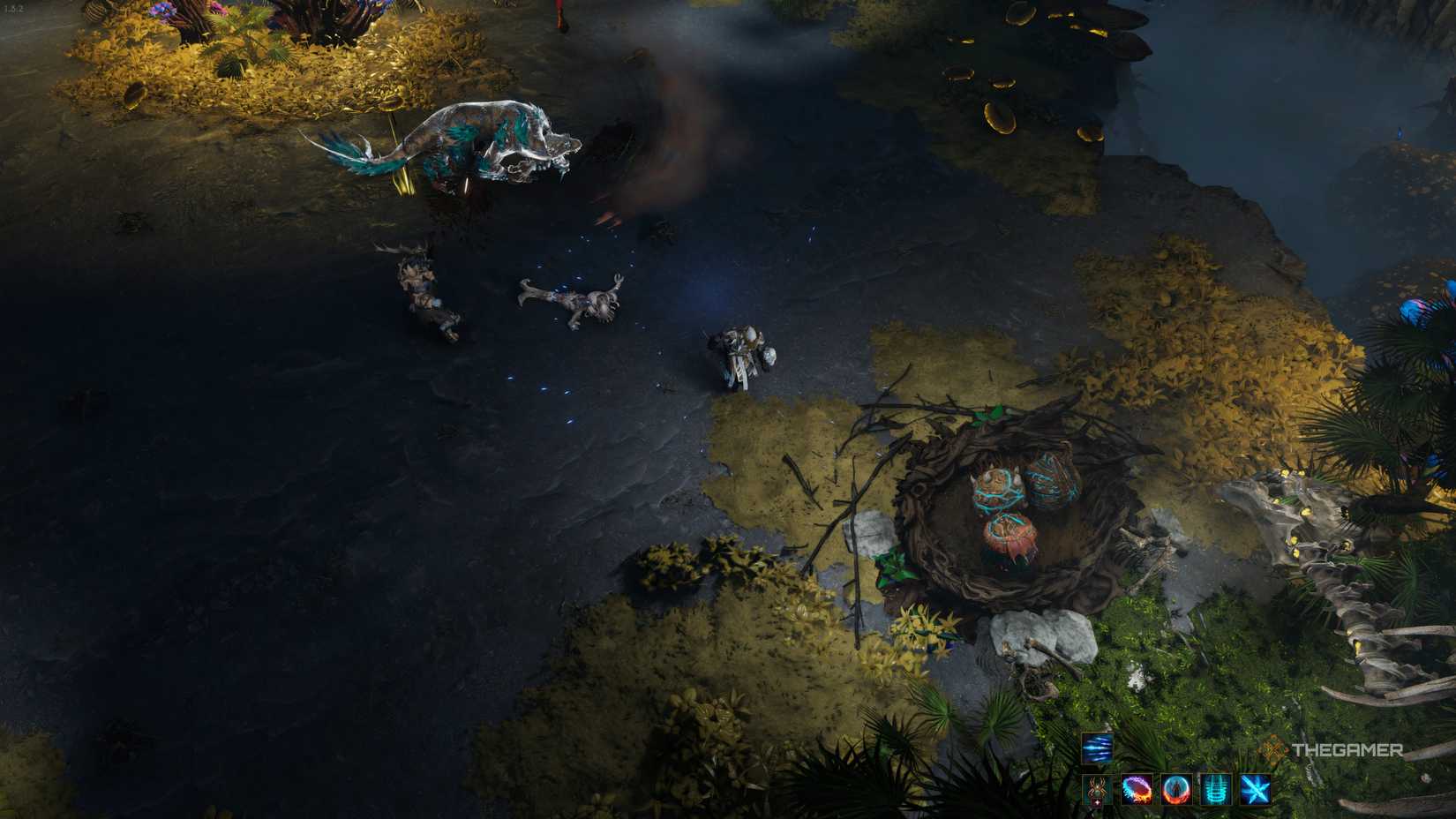Use the fiery teleport portal skill
Viewport: 1456px width, 819px height.
tap(1175, 790)
